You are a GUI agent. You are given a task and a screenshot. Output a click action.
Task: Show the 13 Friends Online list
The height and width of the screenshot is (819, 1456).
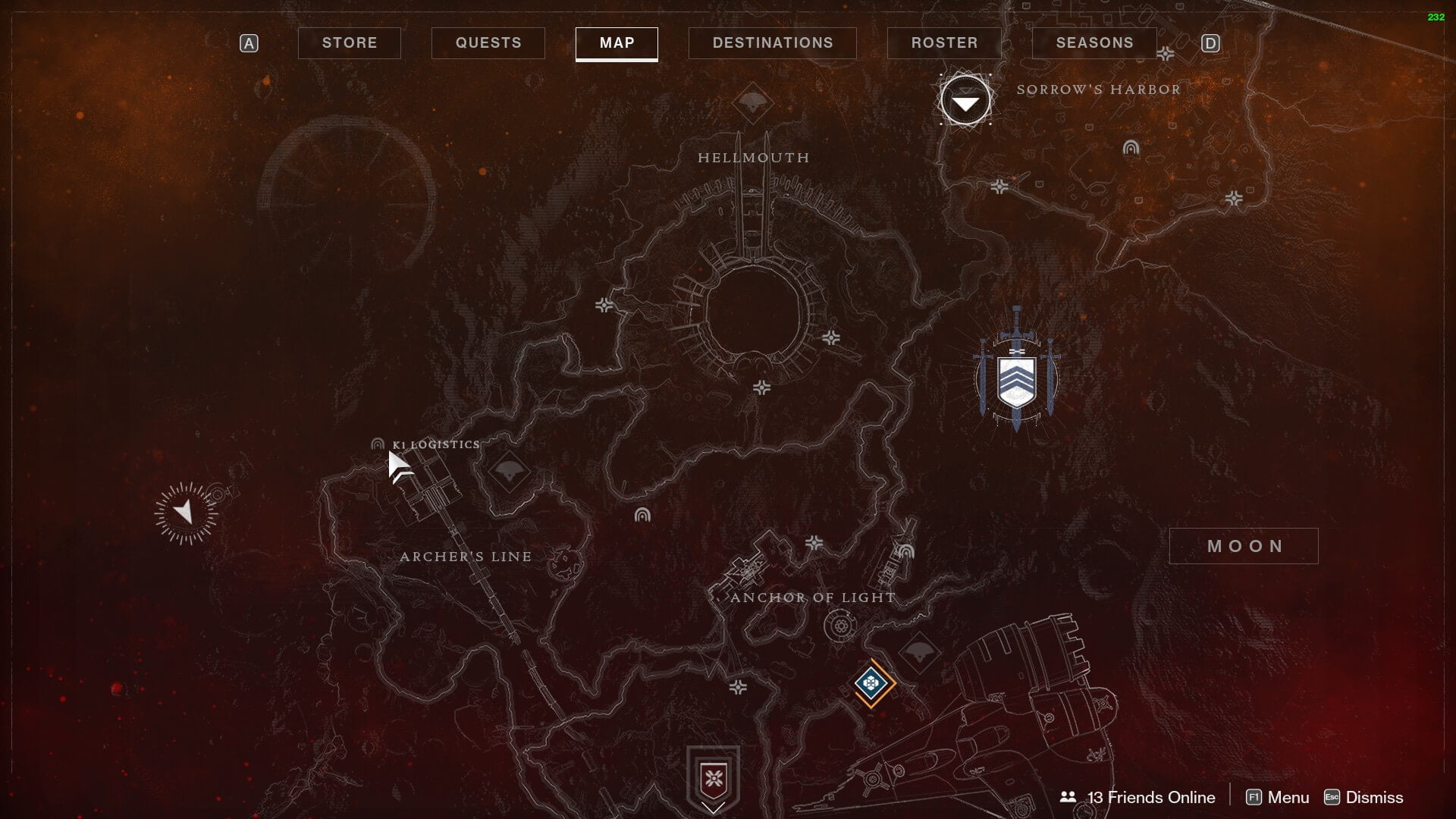1138,797
